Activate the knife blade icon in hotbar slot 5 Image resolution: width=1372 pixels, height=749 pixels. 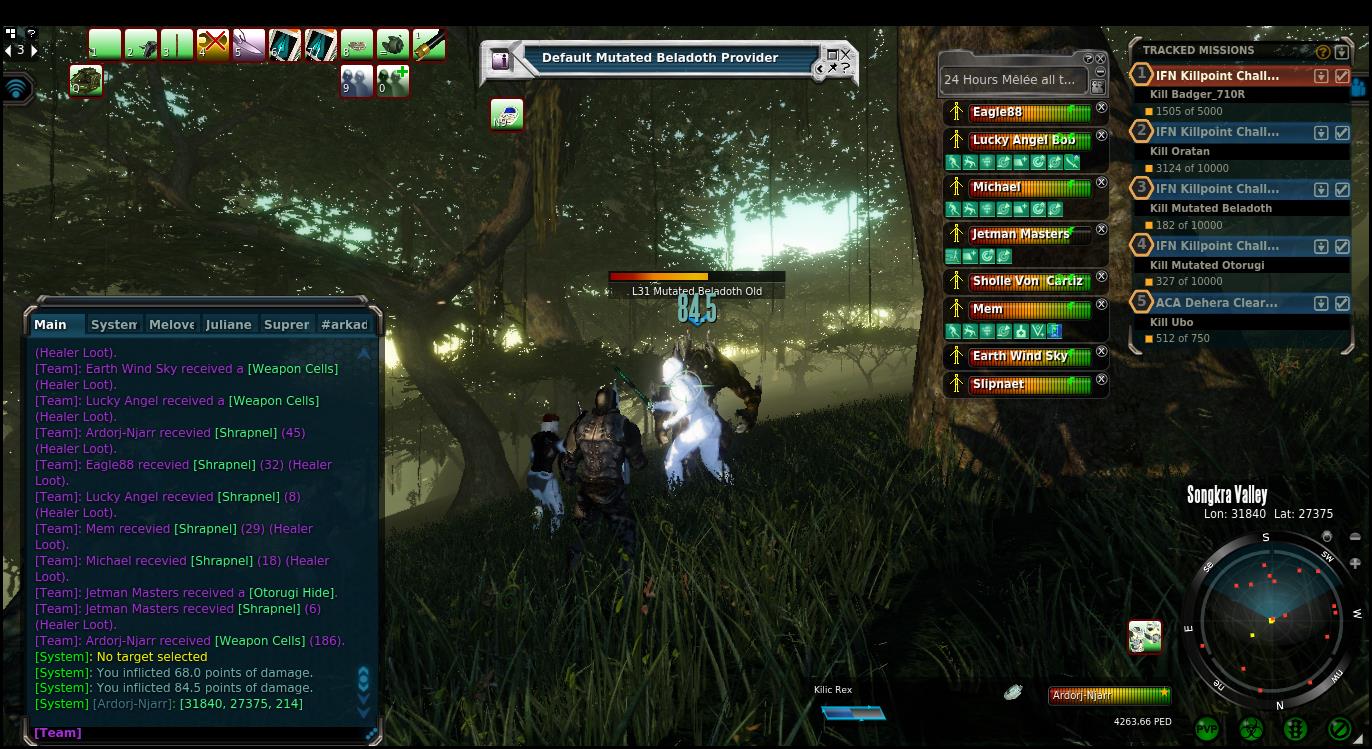click(248, 45)
